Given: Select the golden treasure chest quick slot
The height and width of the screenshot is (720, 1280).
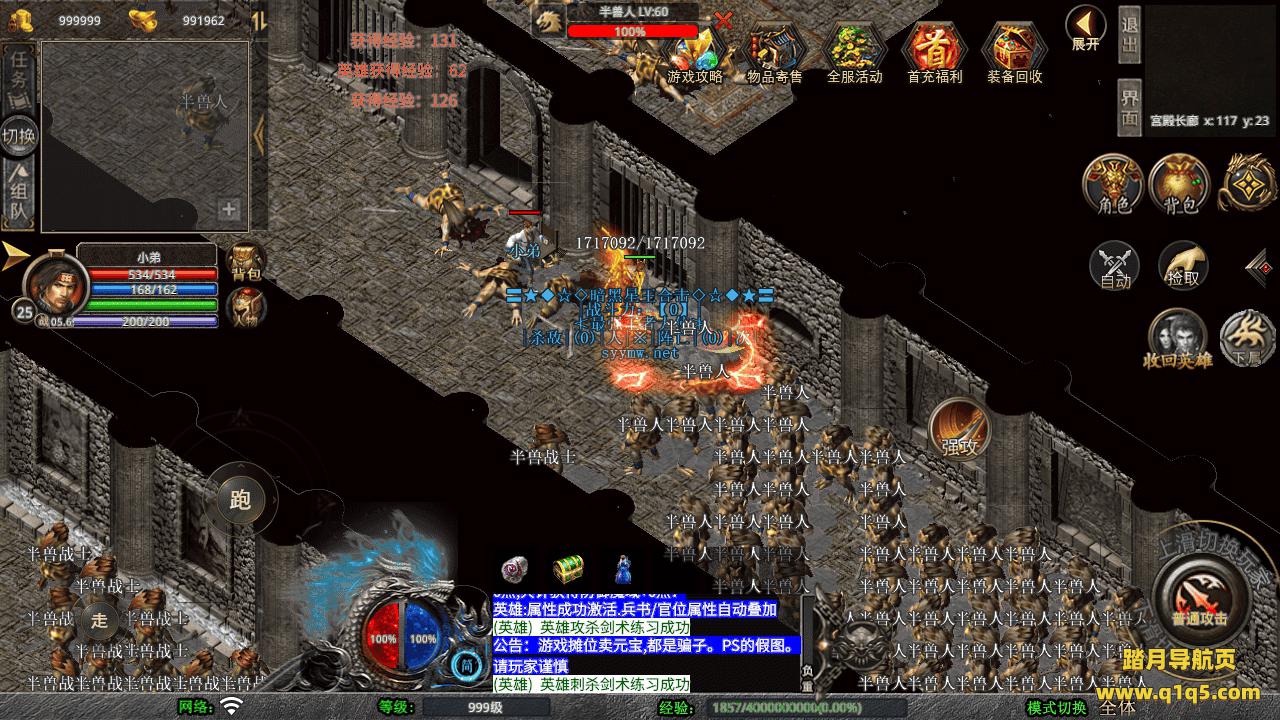Looking at the screenshot, I should click(x=569, y=568).
